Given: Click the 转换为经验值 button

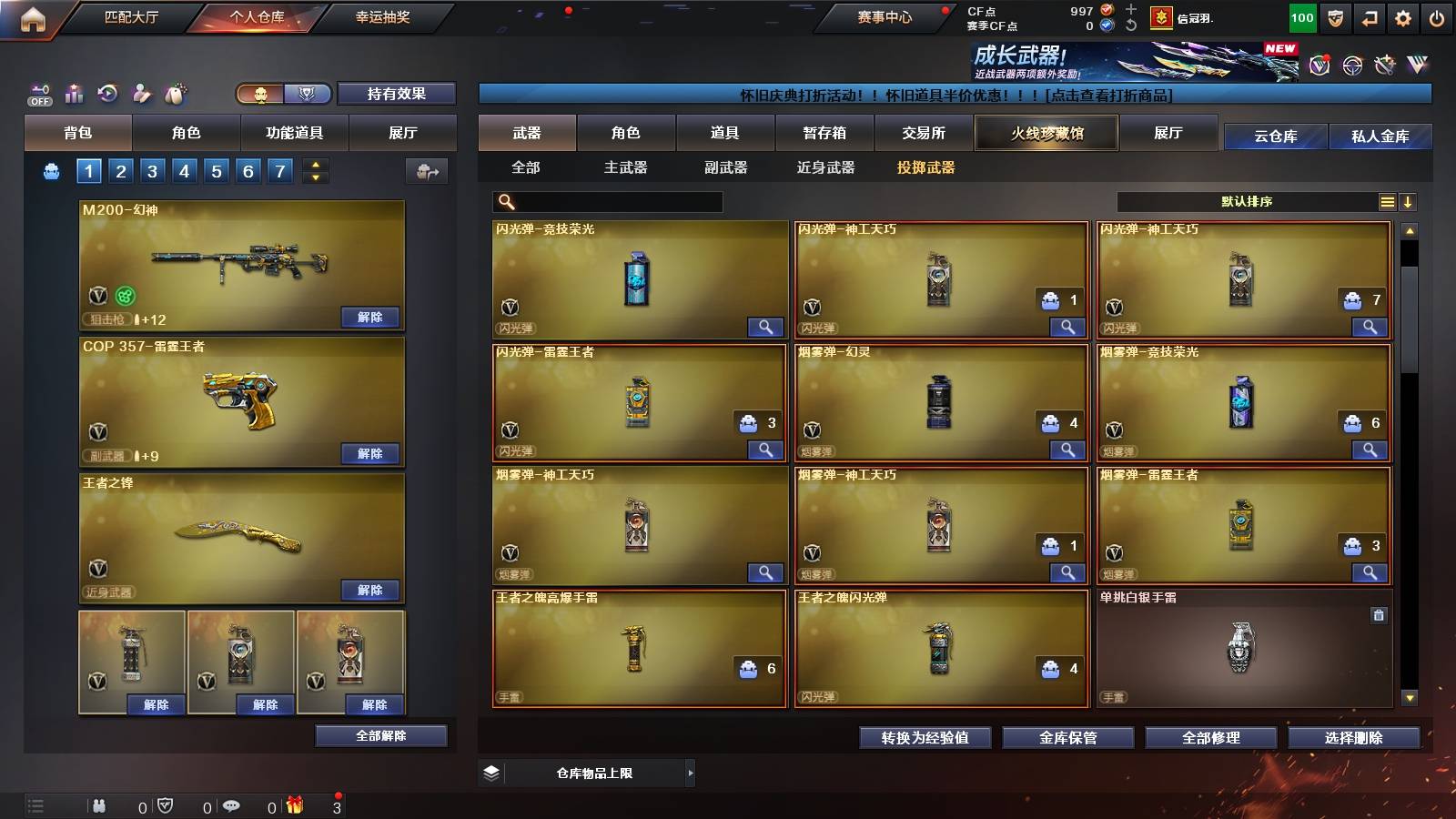Looking at the screenshot, I should (x=925, y=738).
